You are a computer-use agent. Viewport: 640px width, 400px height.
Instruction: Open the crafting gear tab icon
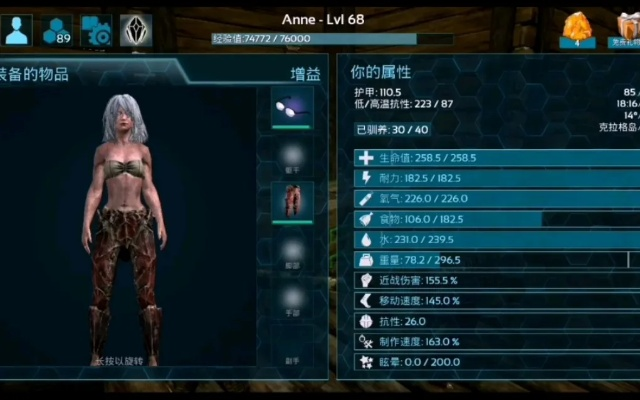click(x=96, y=30)
